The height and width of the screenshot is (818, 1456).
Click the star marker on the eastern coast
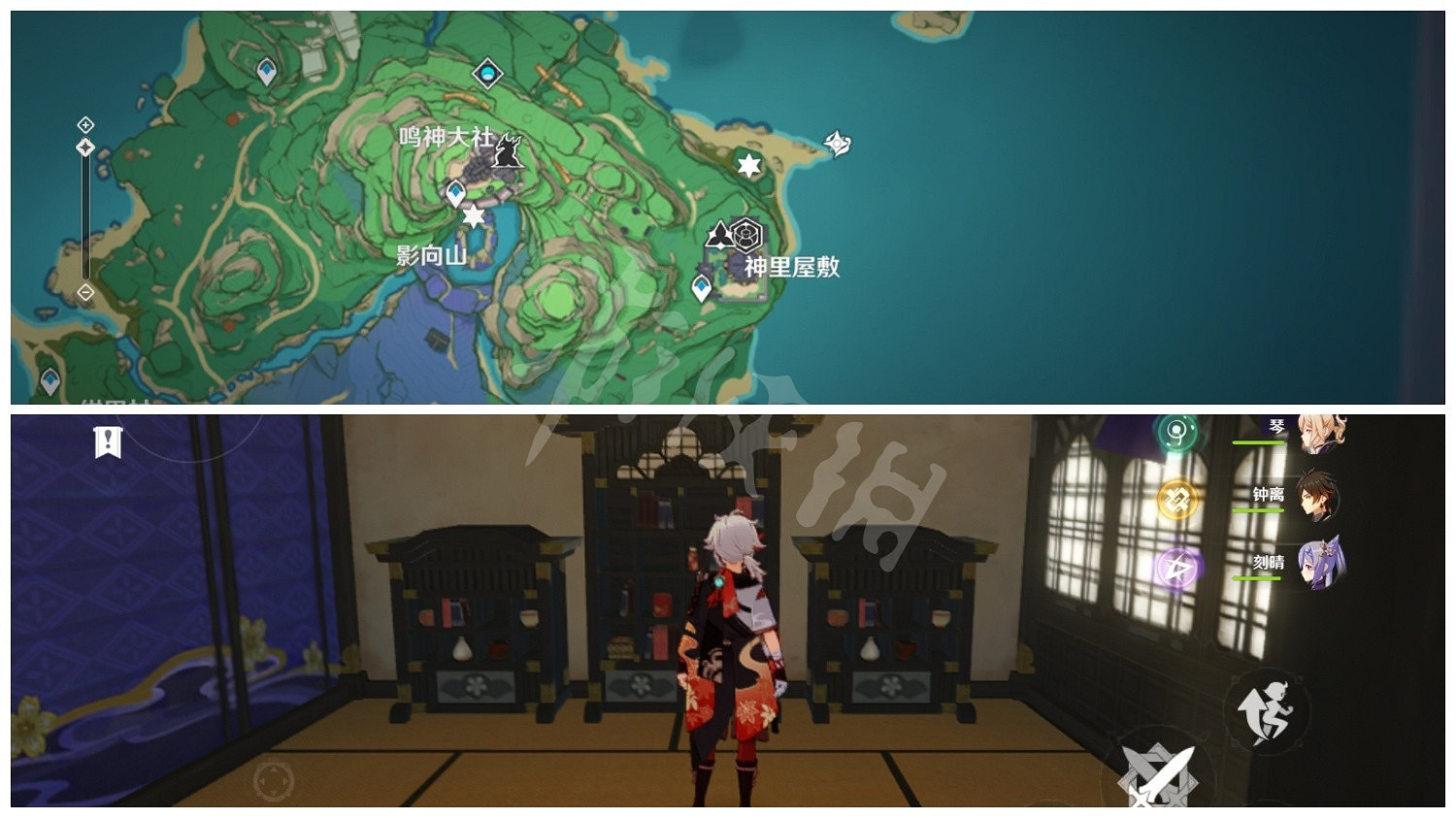(747, 167)
